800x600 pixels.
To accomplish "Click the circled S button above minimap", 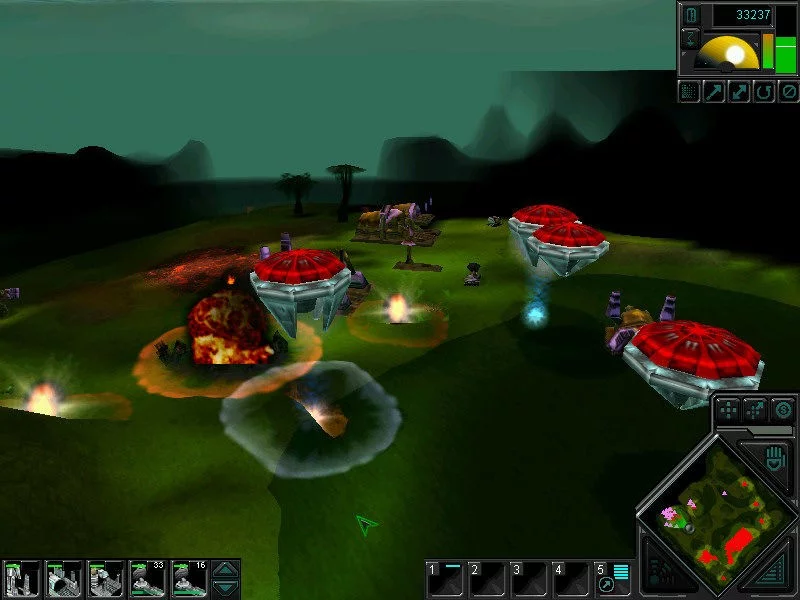I will [x=783, y=409].
